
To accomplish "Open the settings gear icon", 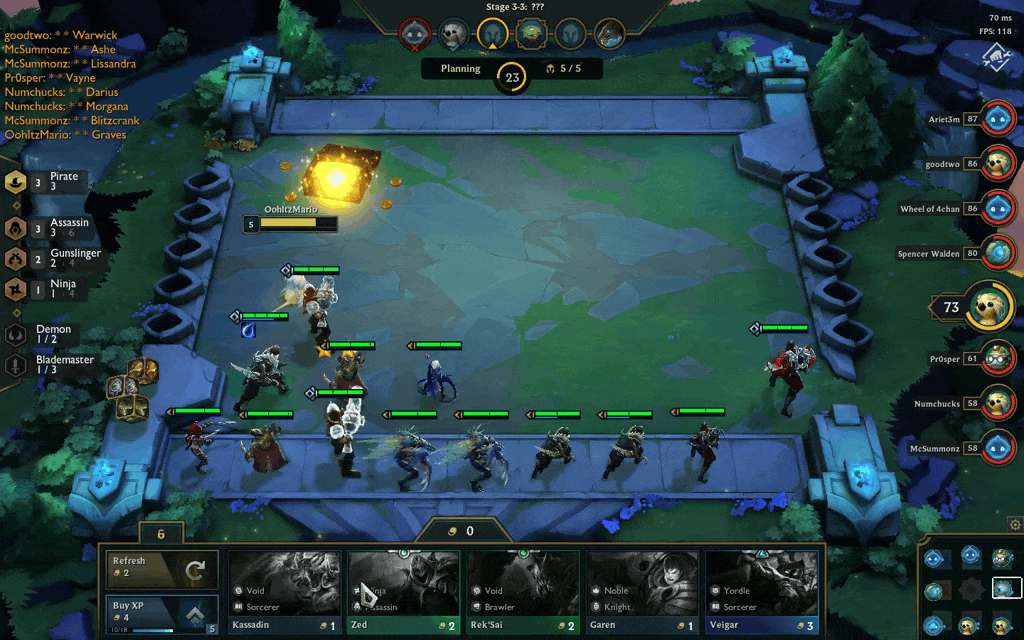I will [x=1016, y=524].
